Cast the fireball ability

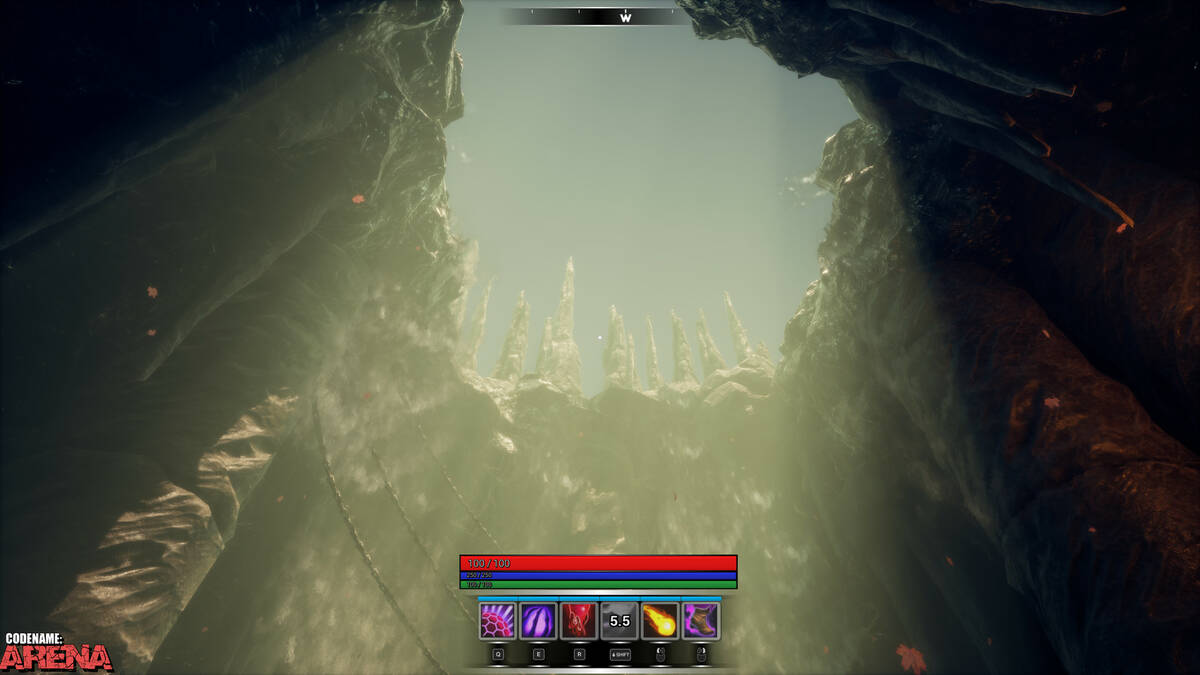(660, 621)
